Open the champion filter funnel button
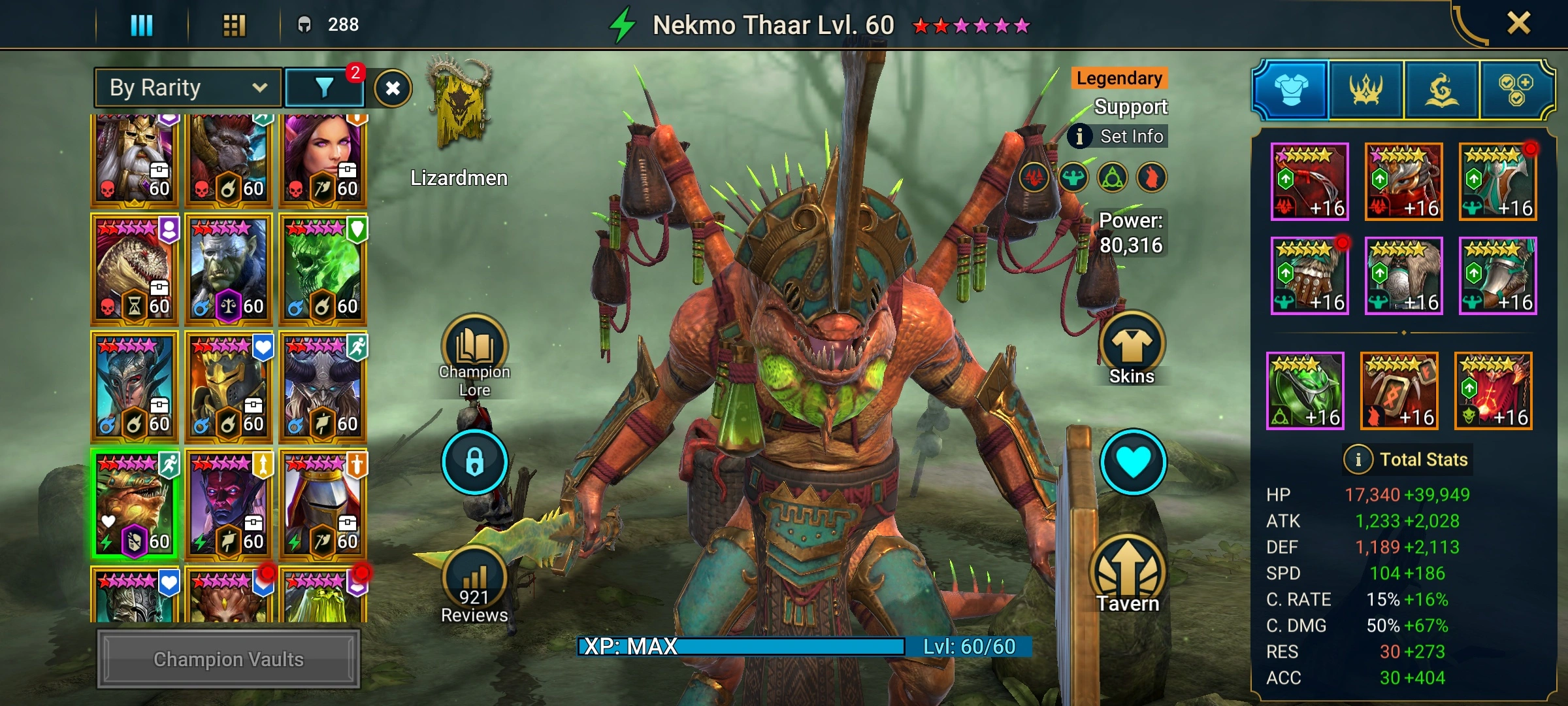This screenshot has height=706, width=1568. pos(325,88)
